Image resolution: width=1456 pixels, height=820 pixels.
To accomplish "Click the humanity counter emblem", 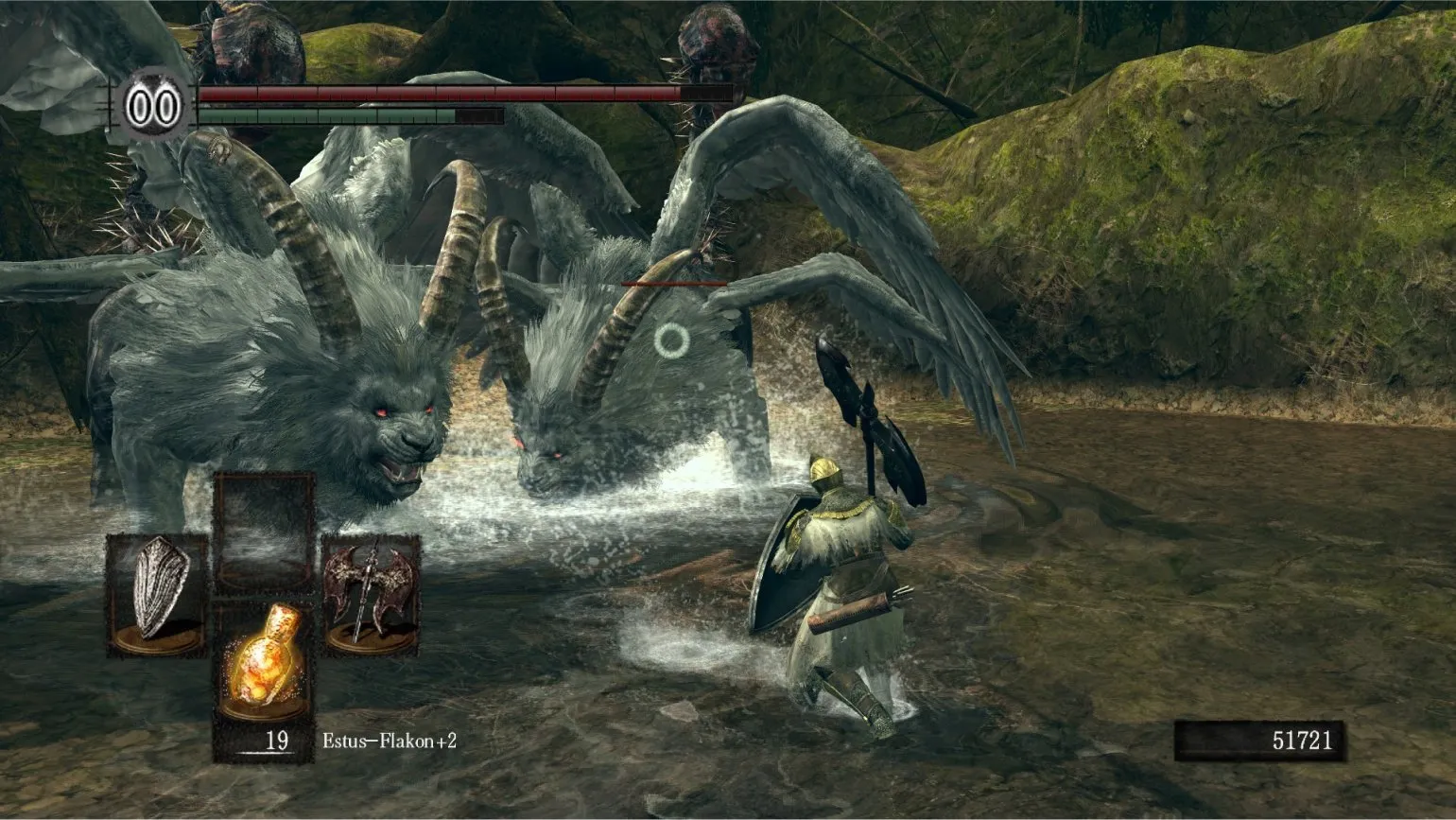I will click(153, 107).
